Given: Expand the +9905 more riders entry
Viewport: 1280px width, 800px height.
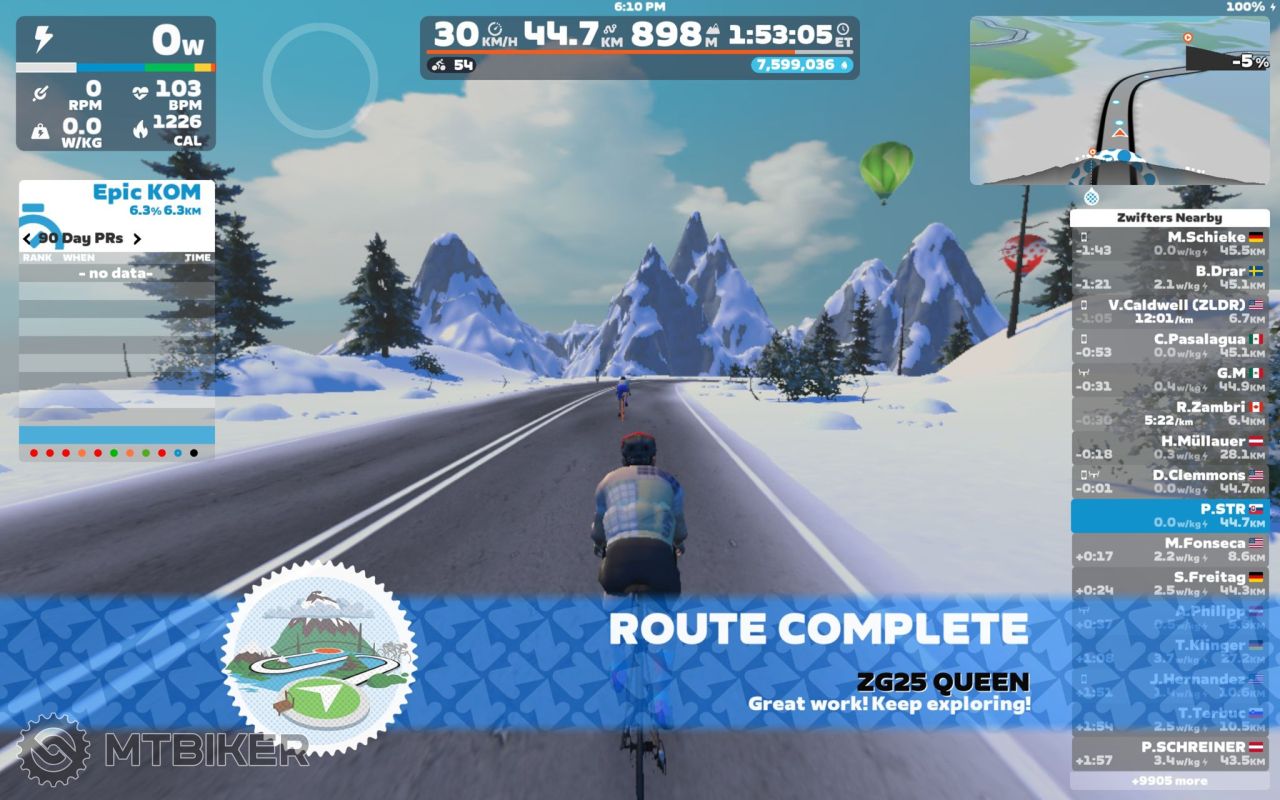Looking at the screenshot, I should pos(1170,781).
